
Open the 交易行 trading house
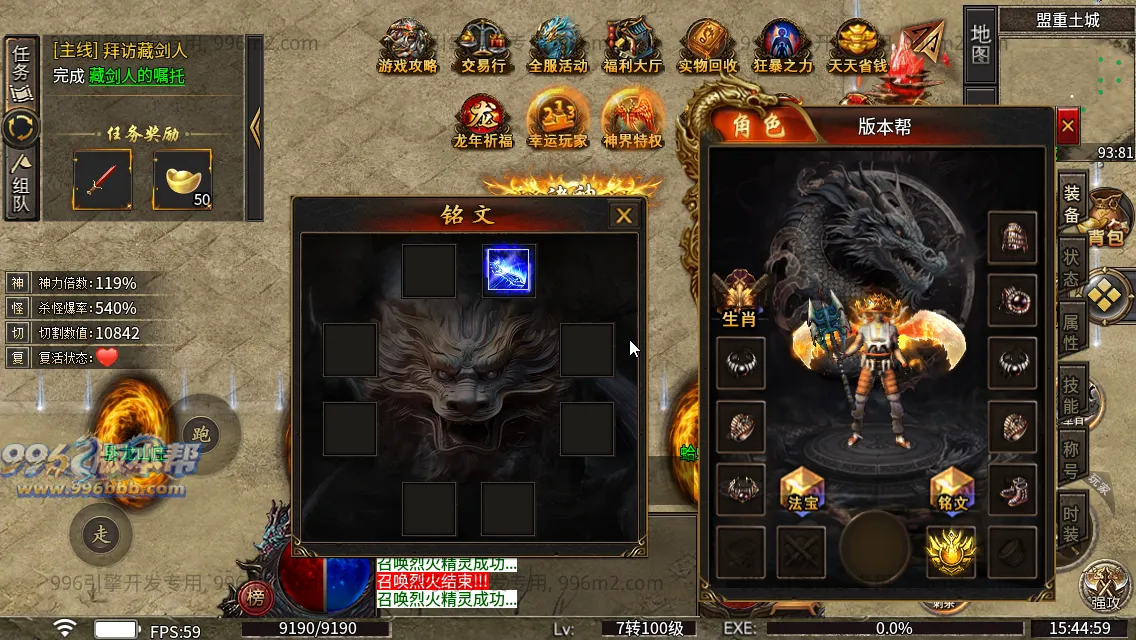click(483, 48)
